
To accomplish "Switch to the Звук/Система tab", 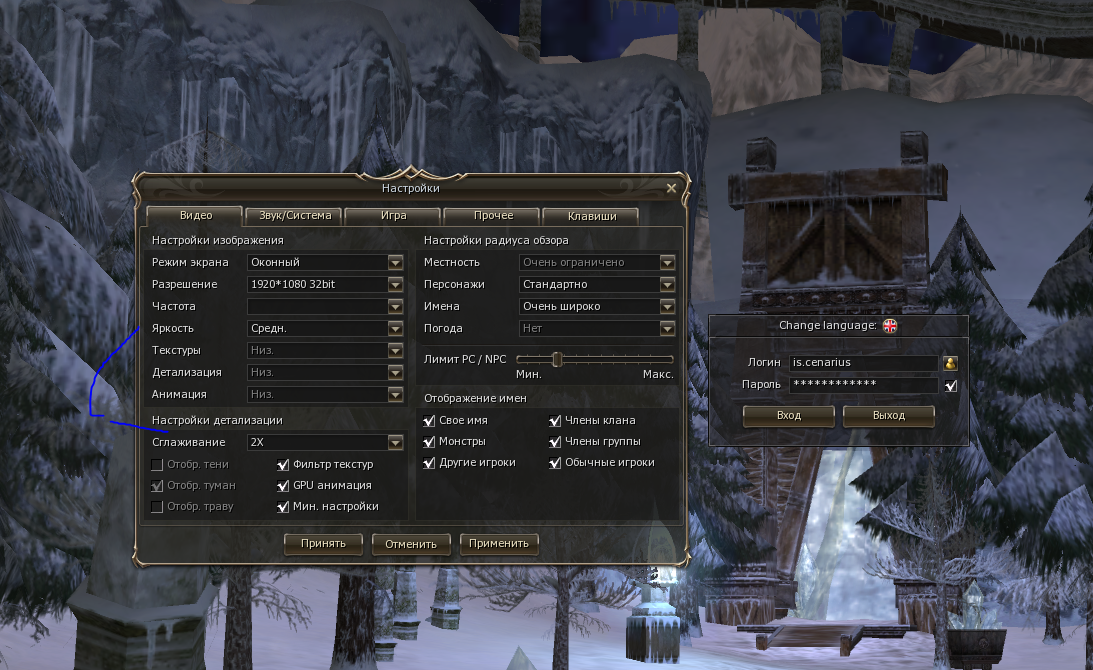I will (294, 216).
